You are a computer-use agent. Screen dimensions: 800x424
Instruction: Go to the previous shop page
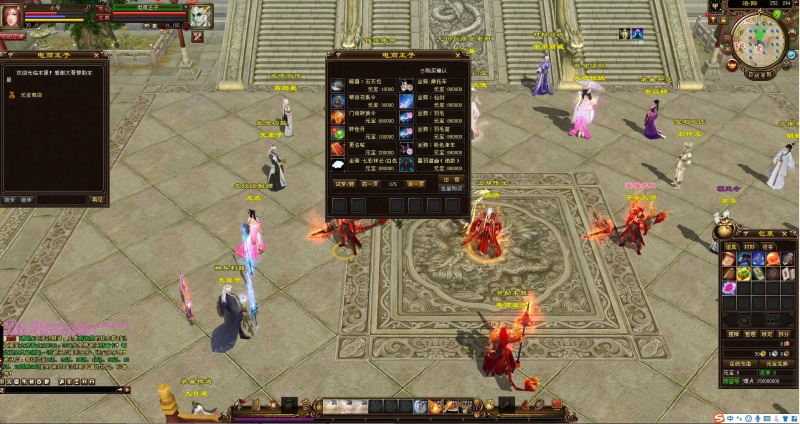coord(370,184)
